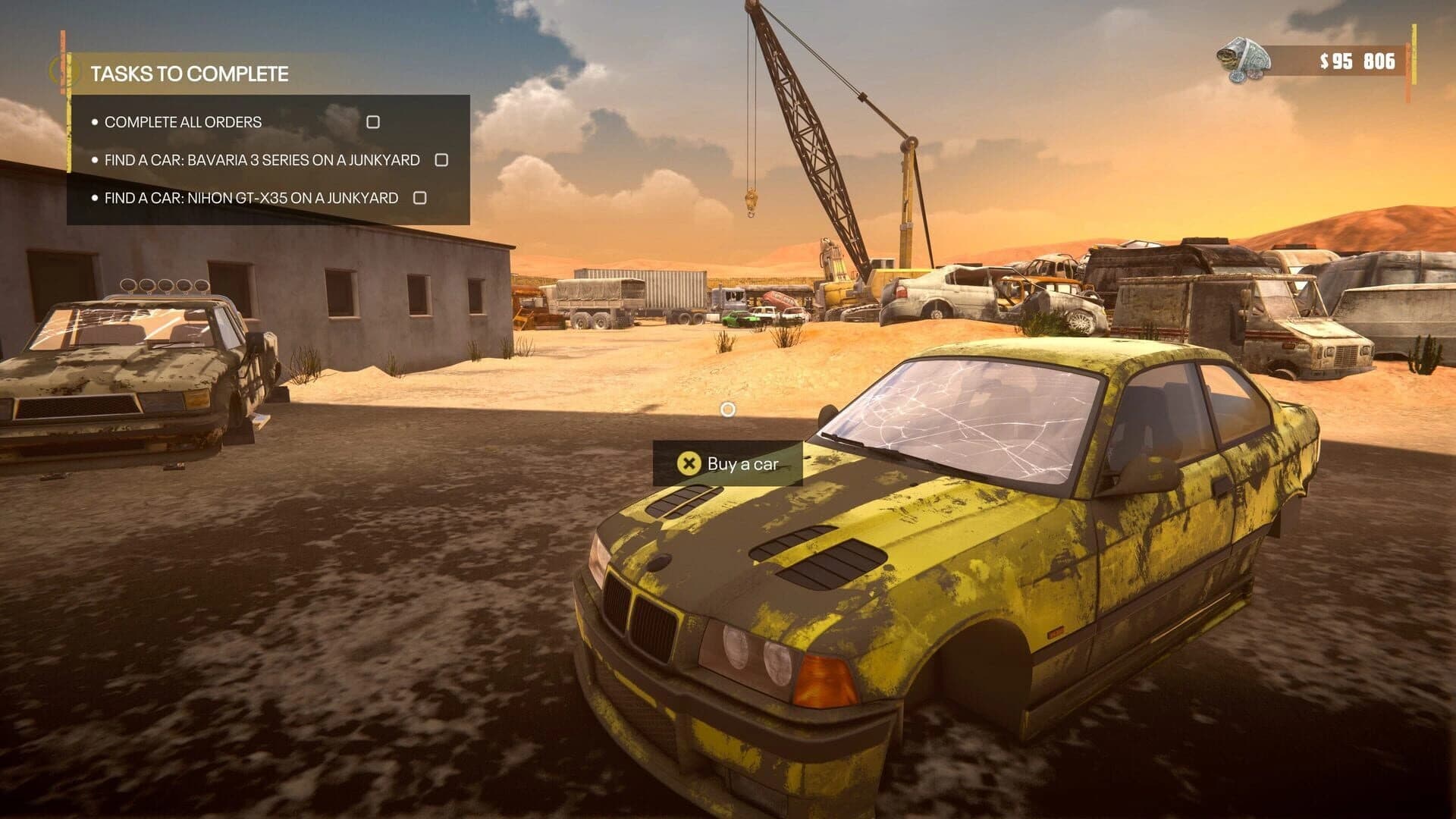Image resolution: width=1456 pixels, height=819 pixels.
Task: Click the bullet icon beside the Bavaria 3 Series task
Action: click(x=96, y=160)
